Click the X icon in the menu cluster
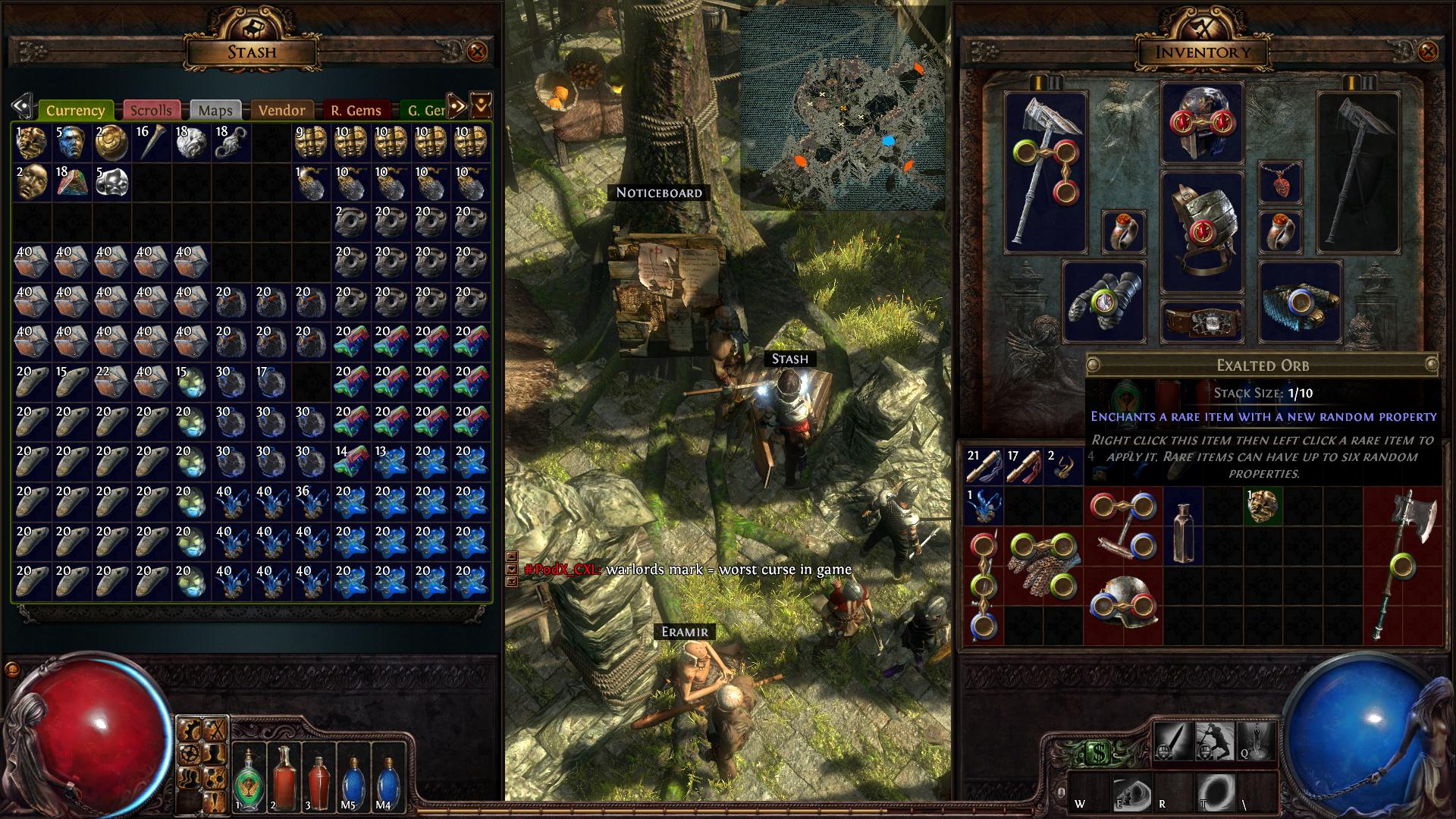The width and height of the screenshot is (1456, 819). pyautogui.click(x=215, y=730)
